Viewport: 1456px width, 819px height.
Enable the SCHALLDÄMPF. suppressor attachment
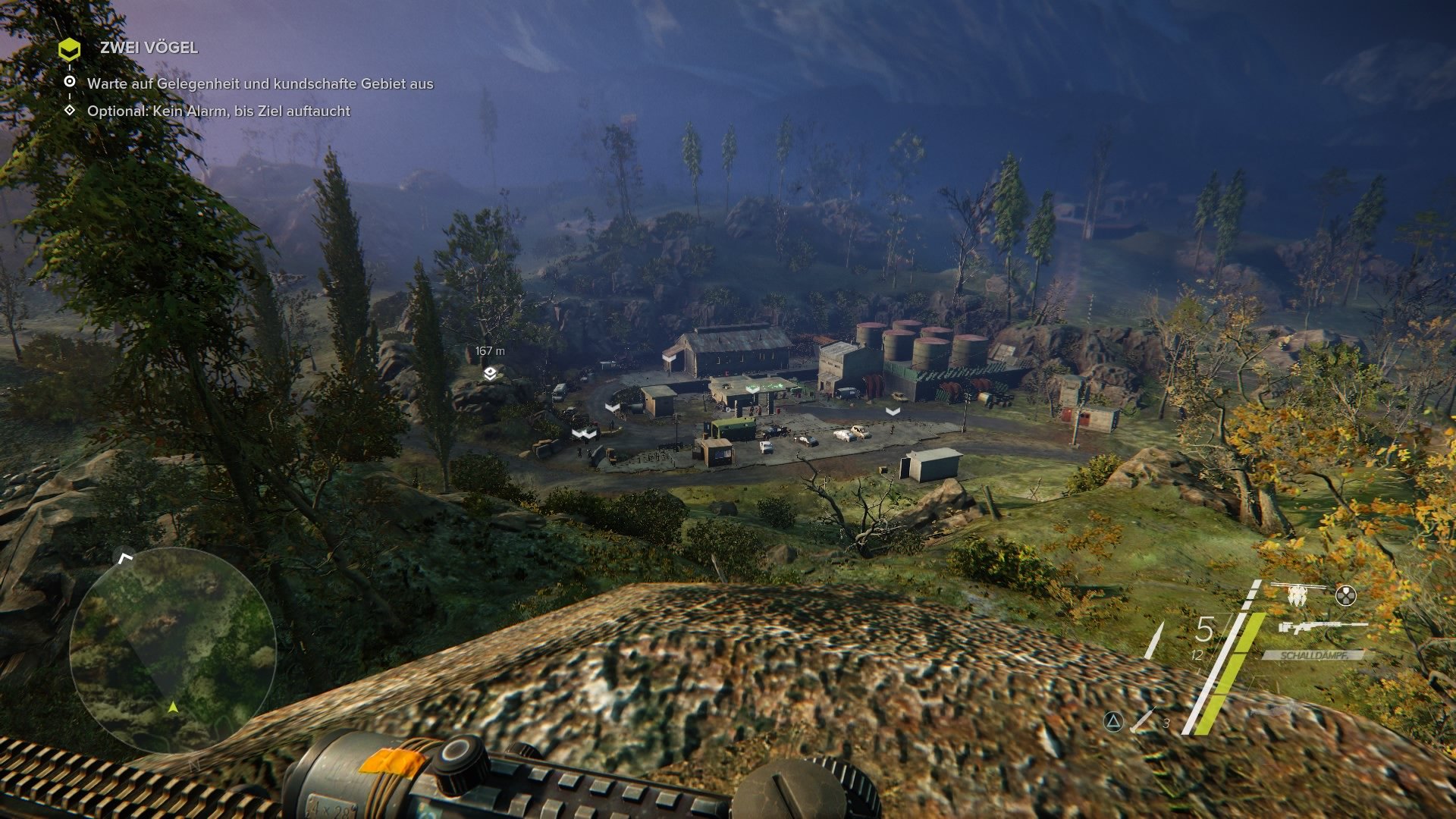(x=1314, y=654)
